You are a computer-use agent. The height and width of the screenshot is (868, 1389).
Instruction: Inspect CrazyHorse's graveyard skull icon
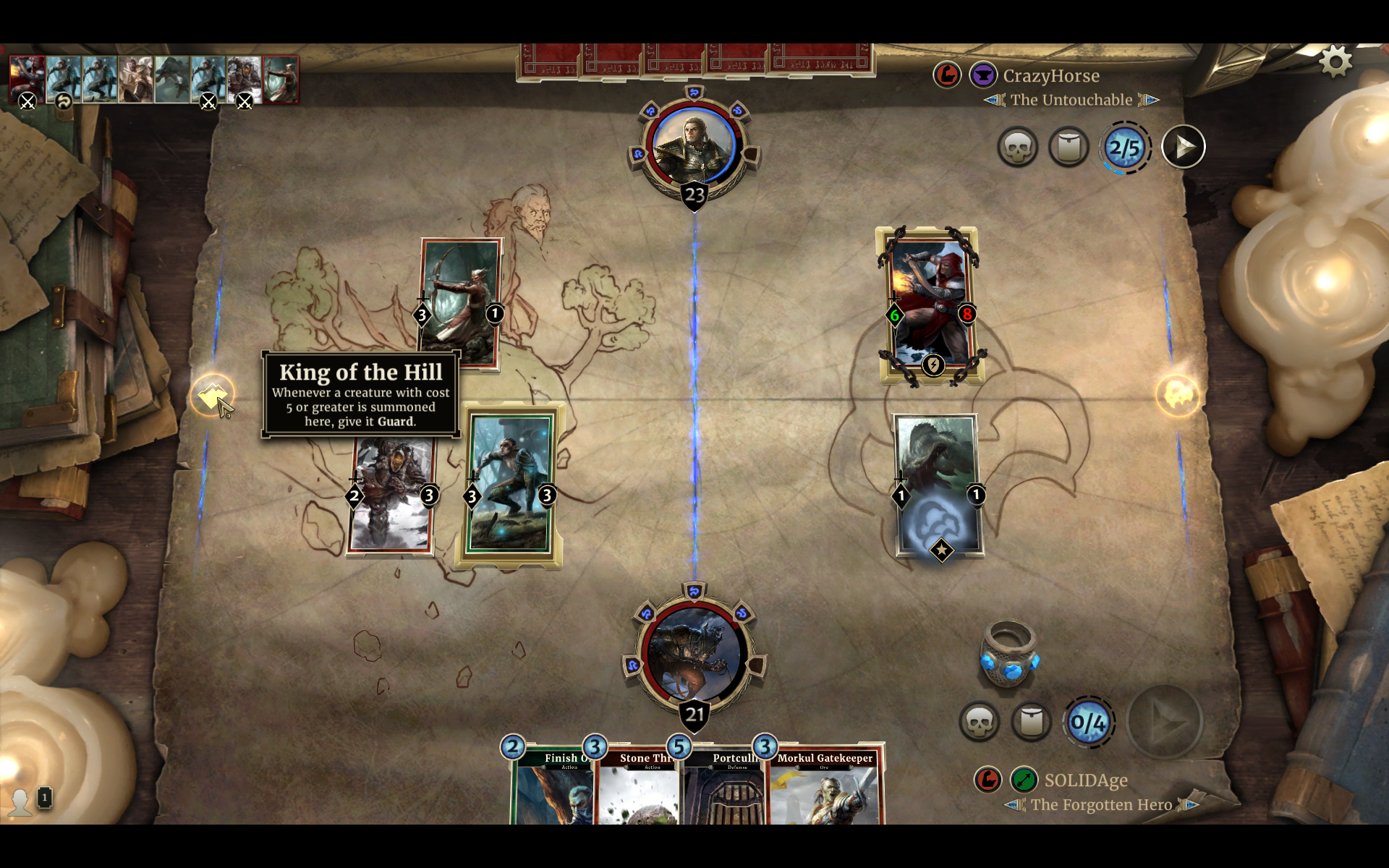(1019, 146)
